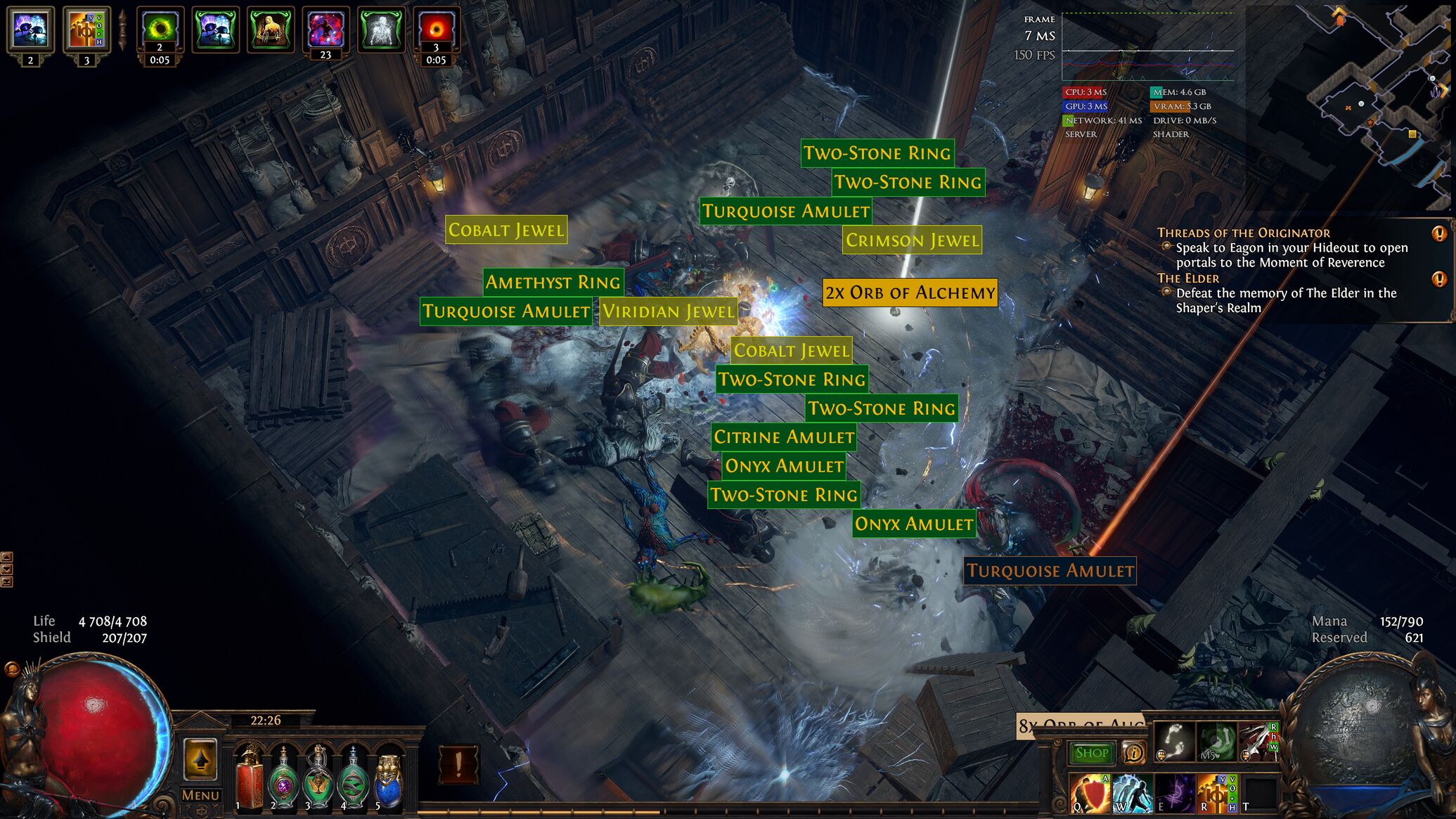Screen dimensions: 1456x819
Task: Pick up the Amethyst Ring loot label
Action: pyautogui.click(x=553, y=282)
